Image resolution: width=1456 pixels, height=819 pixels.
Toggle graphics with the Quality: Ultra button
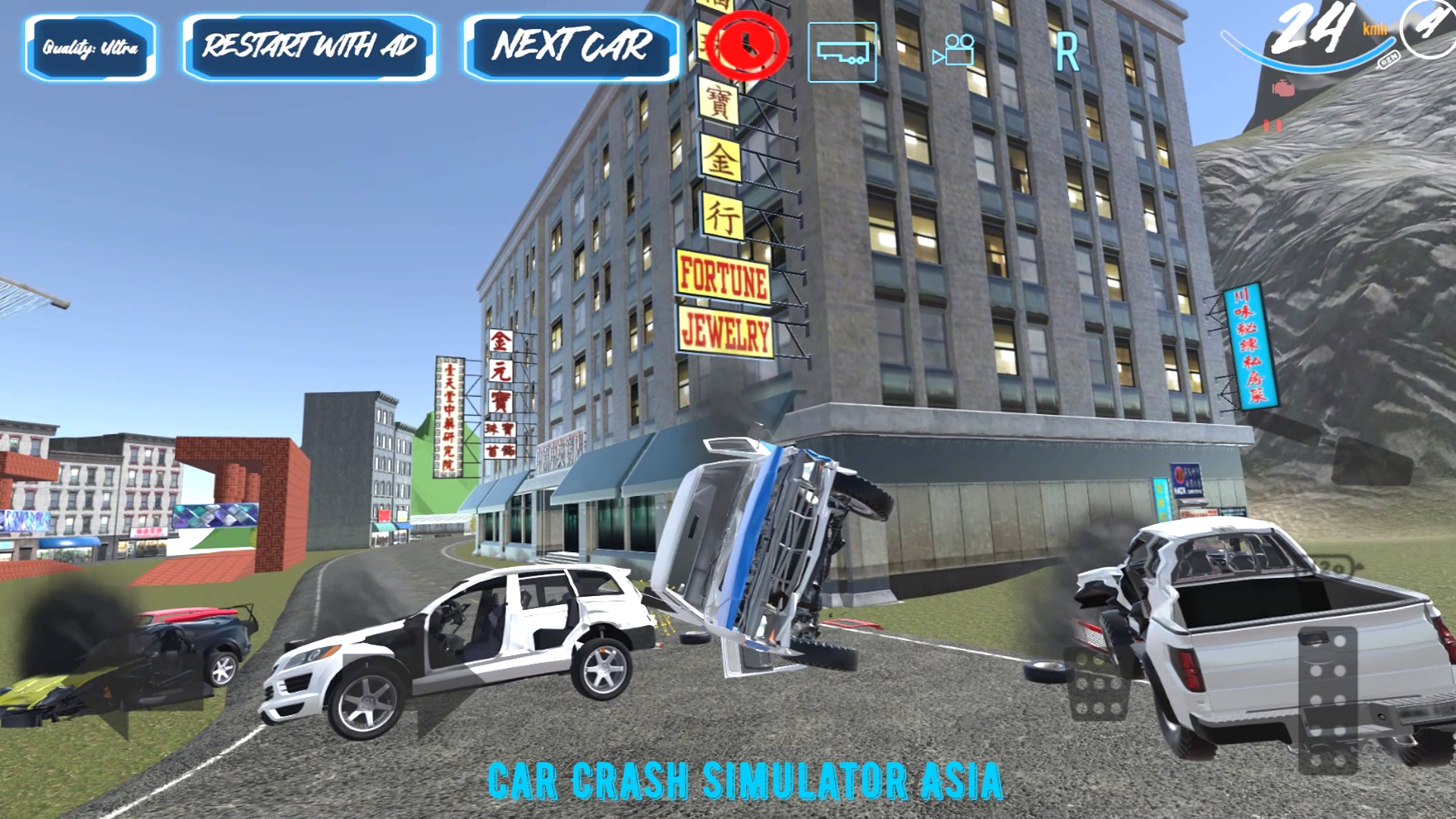[91, 47]
